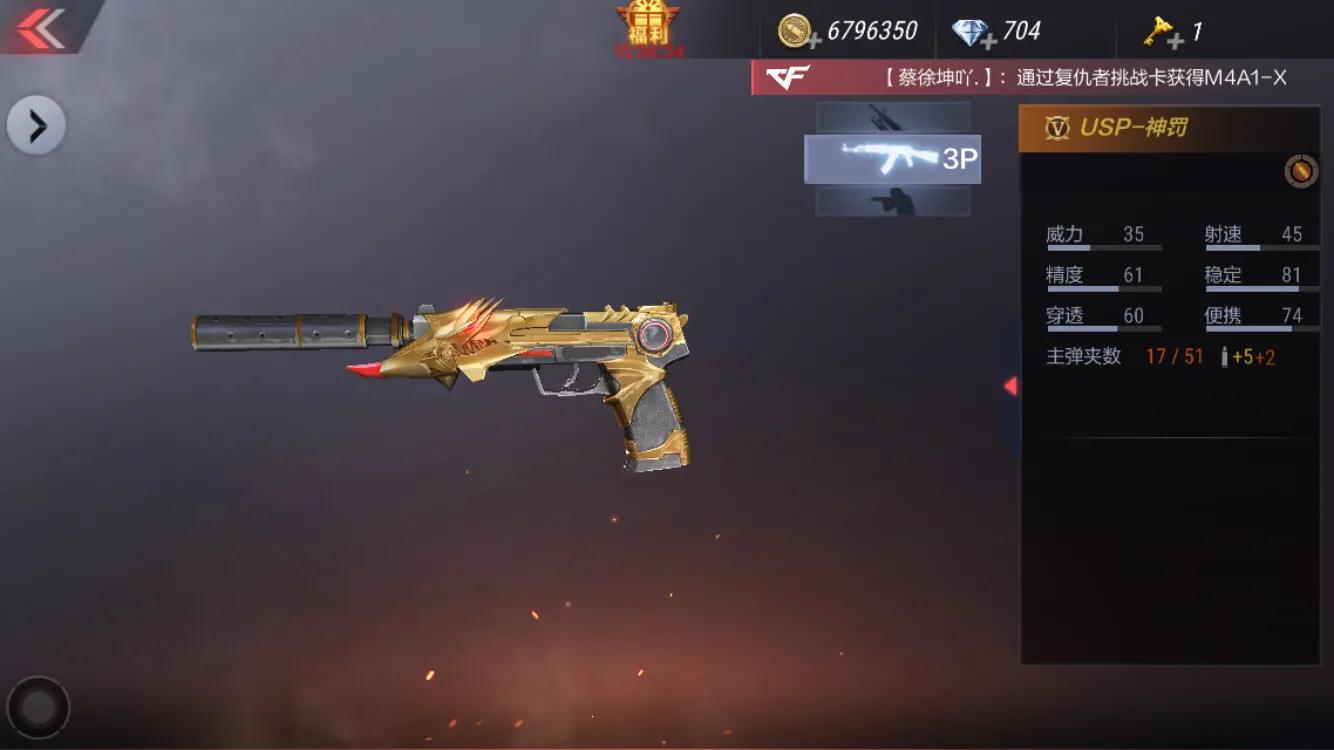Tap the round joystick button in the corner
Image resolution: width=1334 pixels, height=750 pixels.
click(38, 708)
